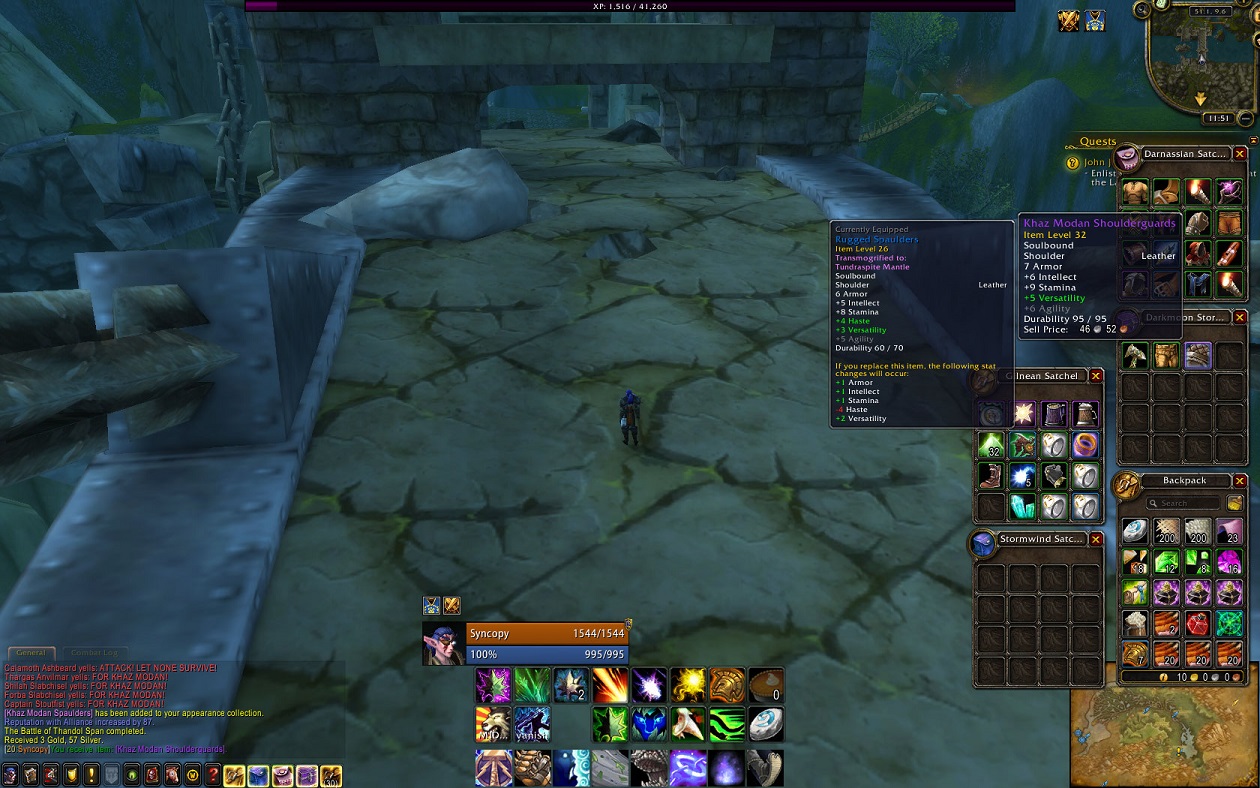
Task: Open the General chat tab
Action: coord(30,652)
